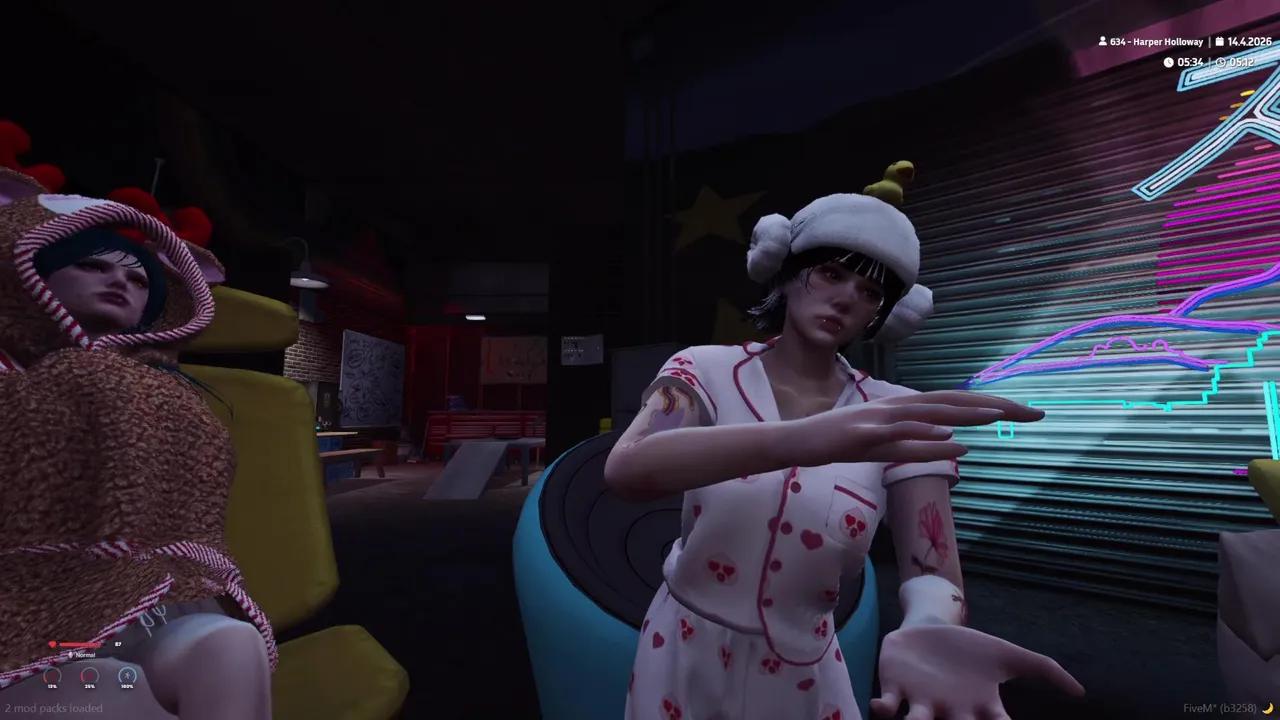Toggle the thirst gauge showing 25%
The image size is (1280, 720).
tap(88, 677)
